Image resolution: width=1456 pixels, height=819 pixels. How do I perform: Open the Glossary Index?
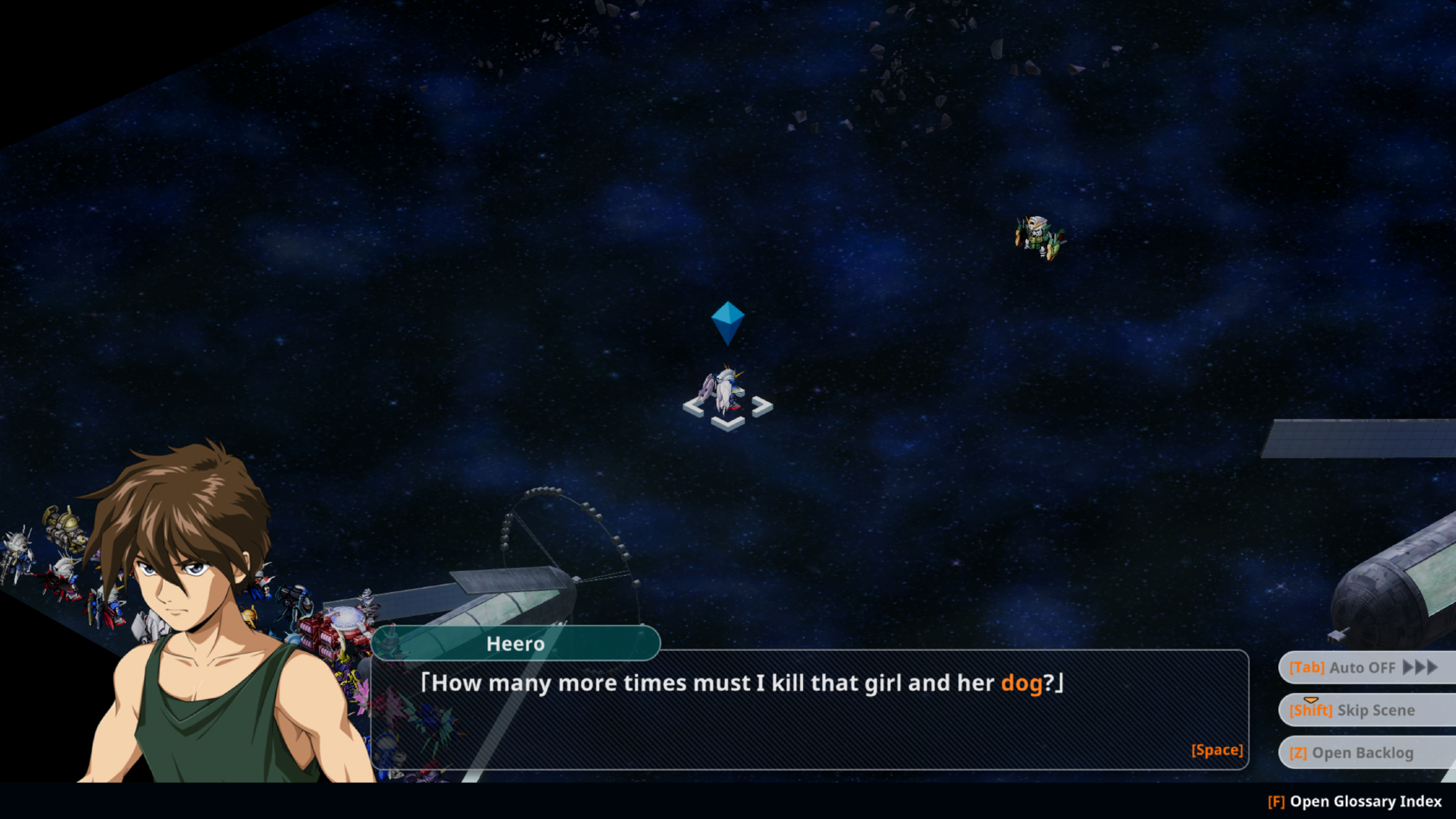1354,802
